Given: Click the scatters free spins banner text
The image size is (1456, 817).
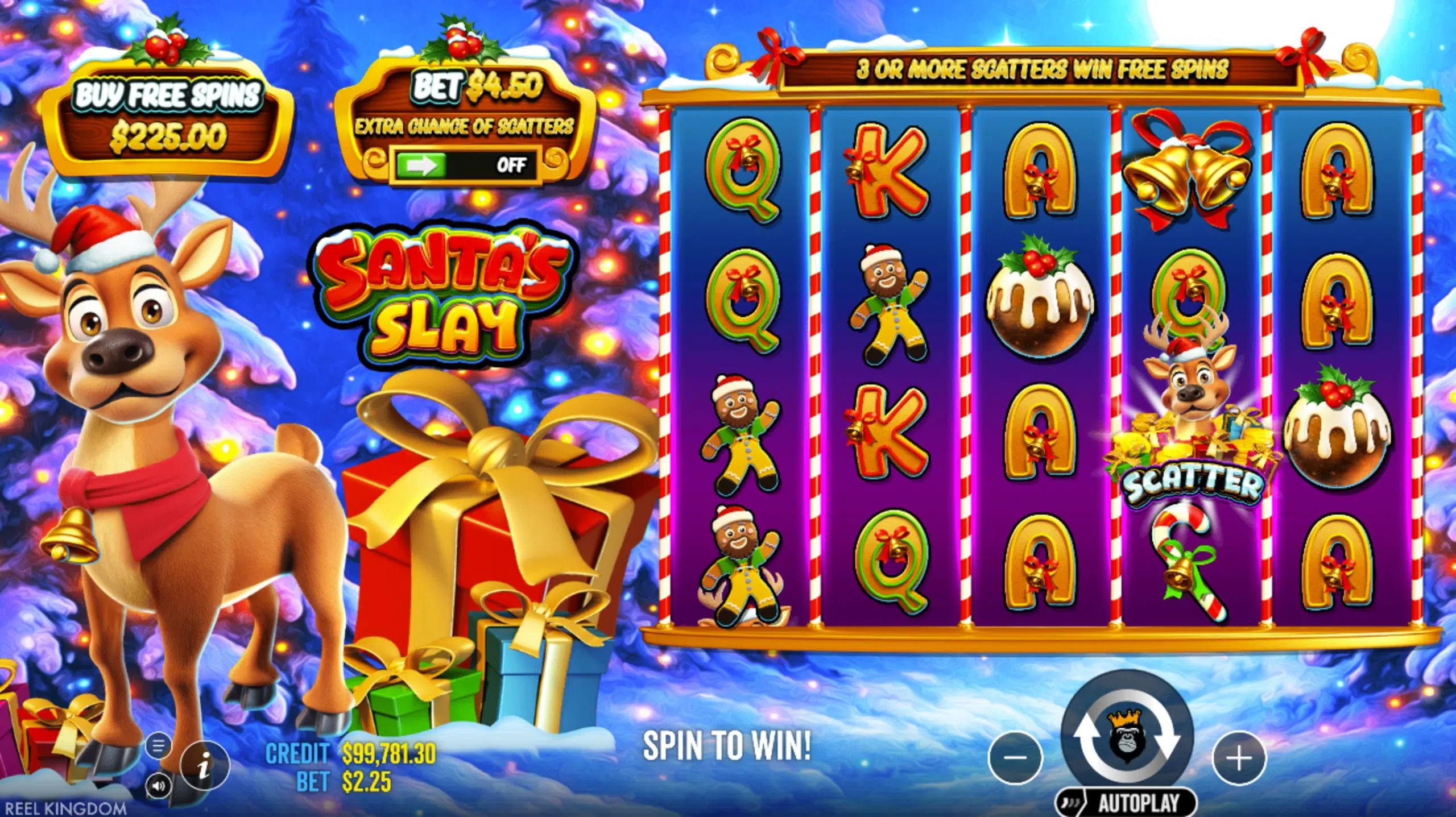Looking at the screenshot, I should tap(1044, 69).
